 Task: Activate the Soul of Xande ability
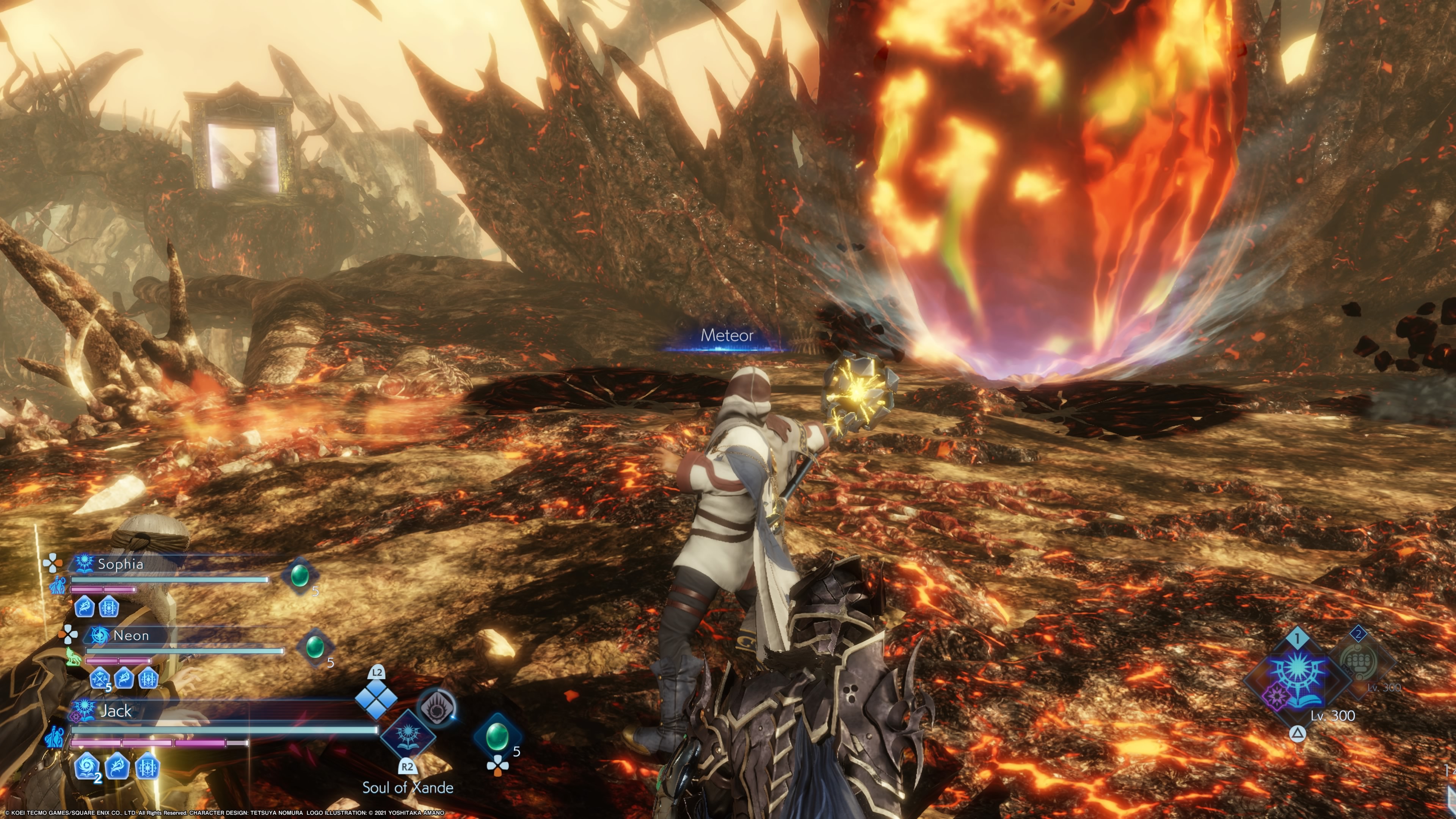(408, 735)
